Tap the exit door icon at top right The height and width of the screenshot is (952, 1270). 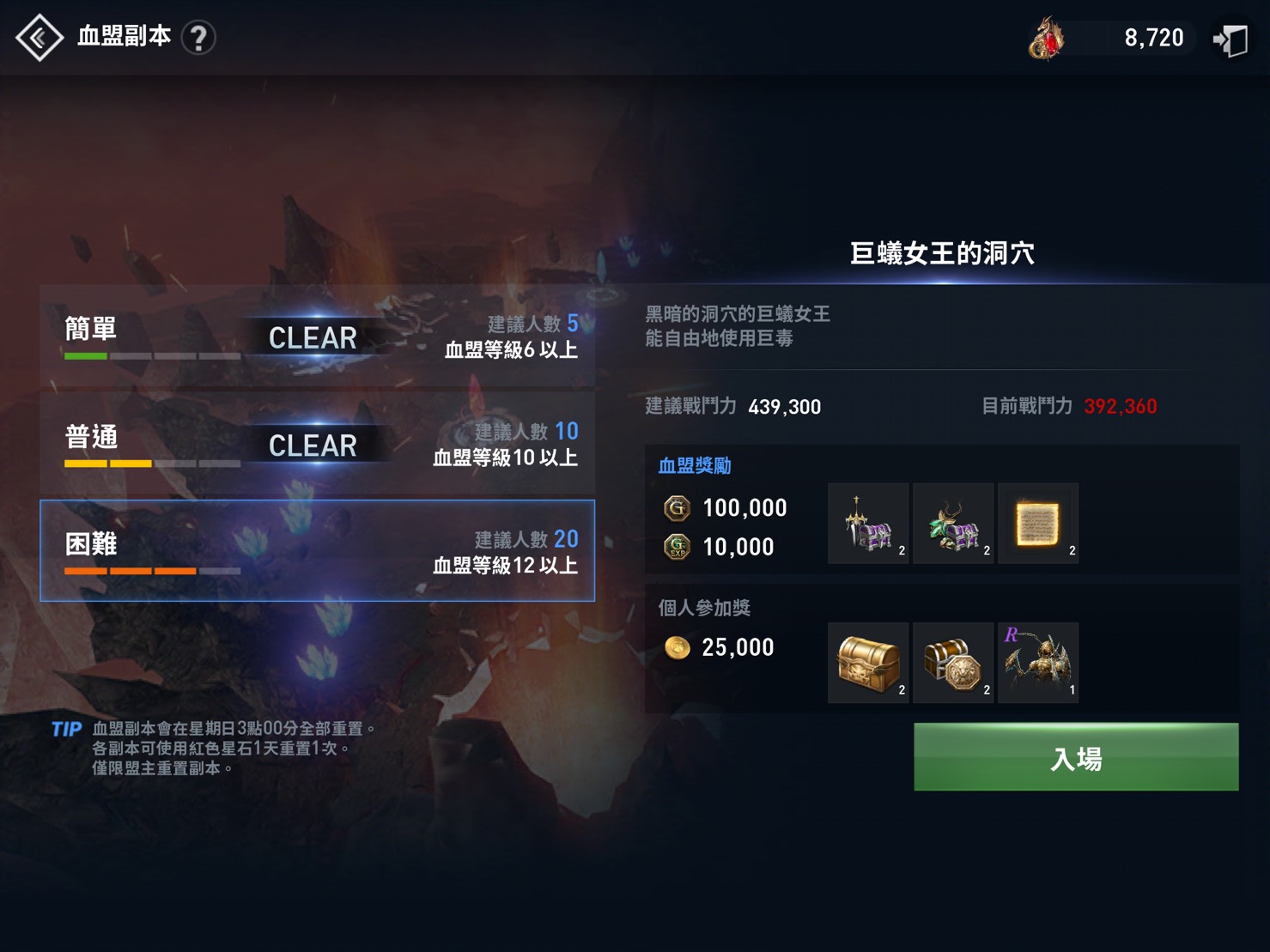pyautogui.click(x=1231, y=39)
